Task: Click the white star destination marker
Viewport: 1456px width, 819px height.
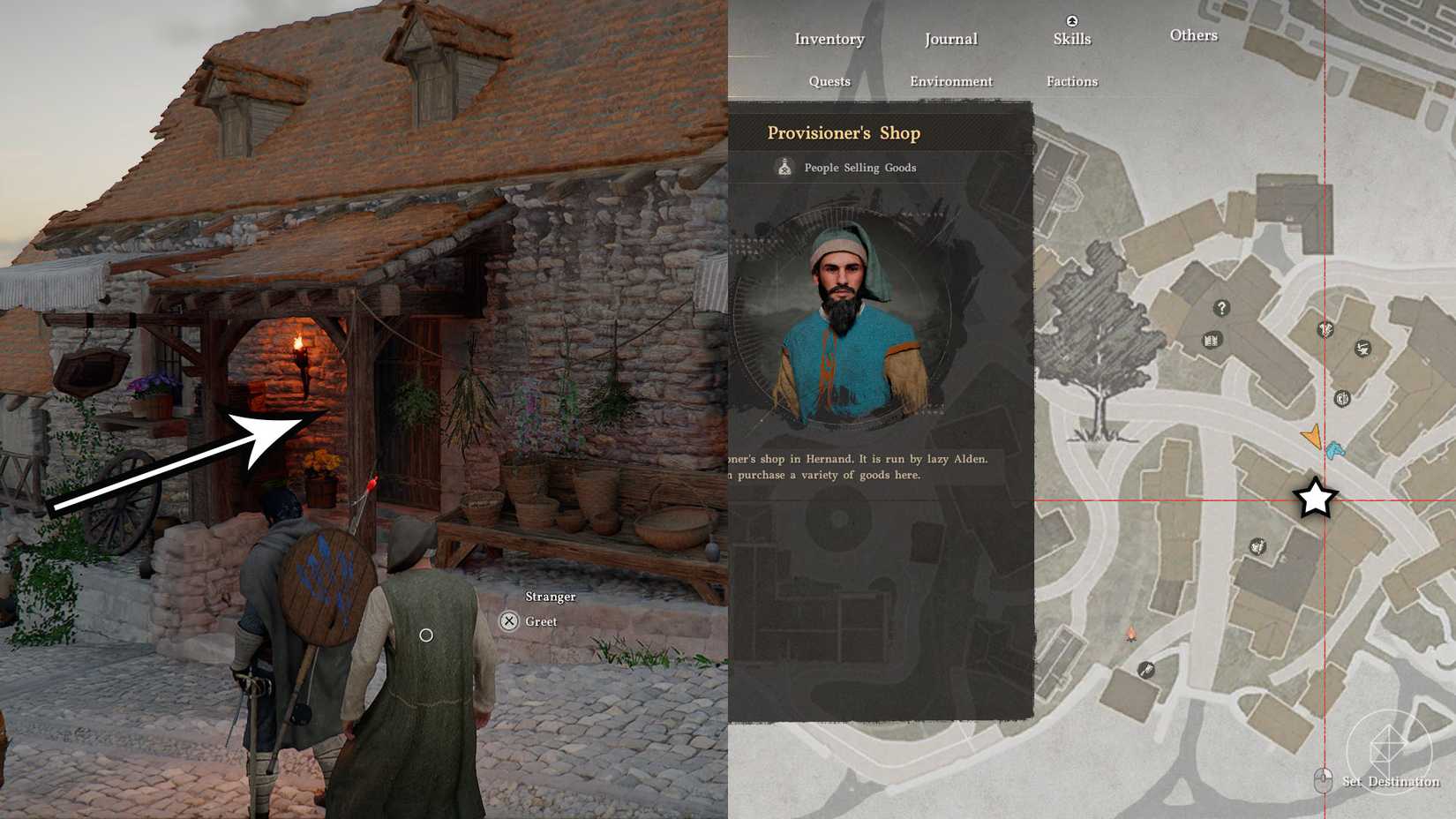Action: point(1315,499)
